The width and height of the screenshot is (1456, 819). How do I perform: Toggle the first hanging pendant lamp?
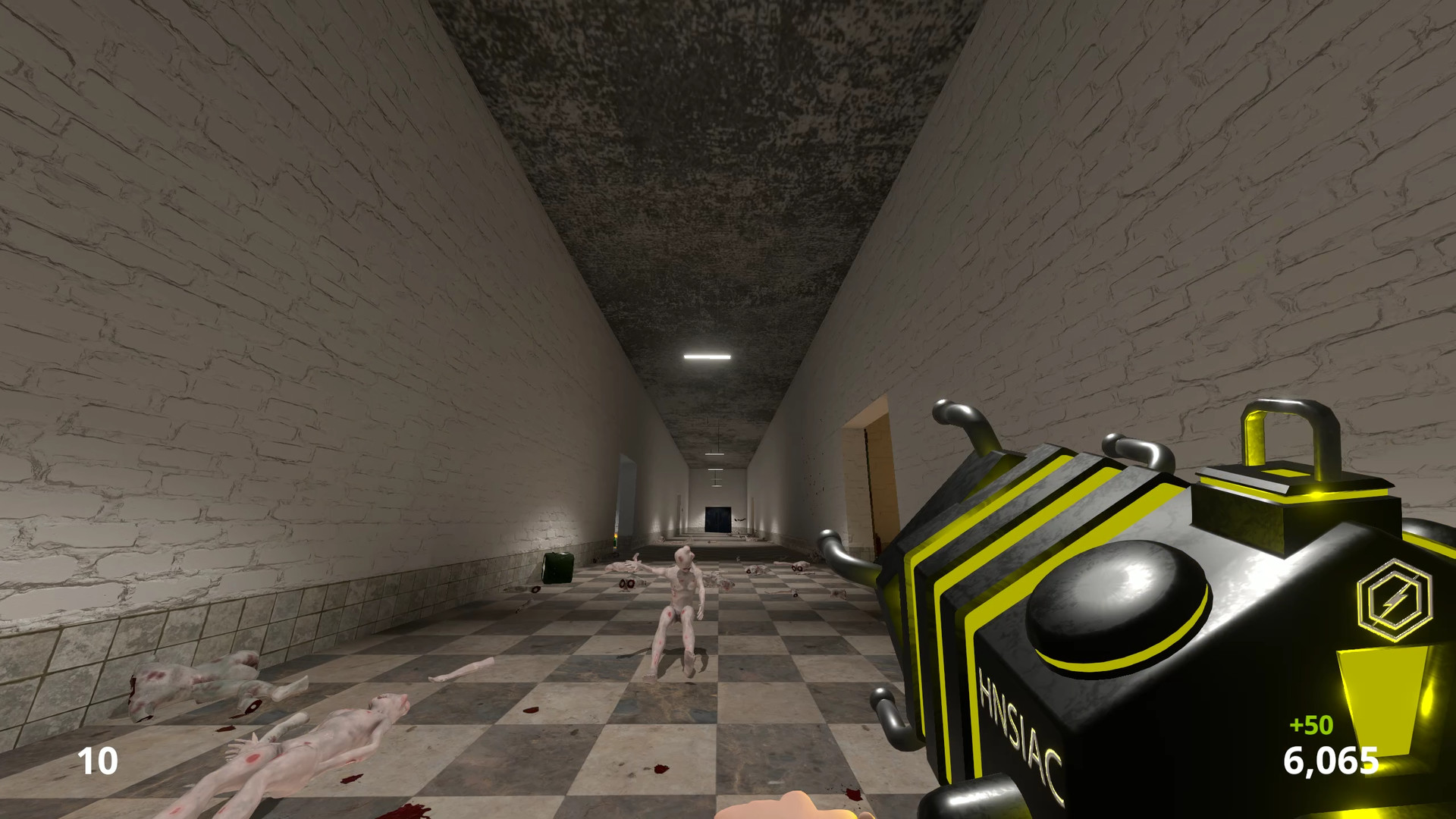click(714, 453)
